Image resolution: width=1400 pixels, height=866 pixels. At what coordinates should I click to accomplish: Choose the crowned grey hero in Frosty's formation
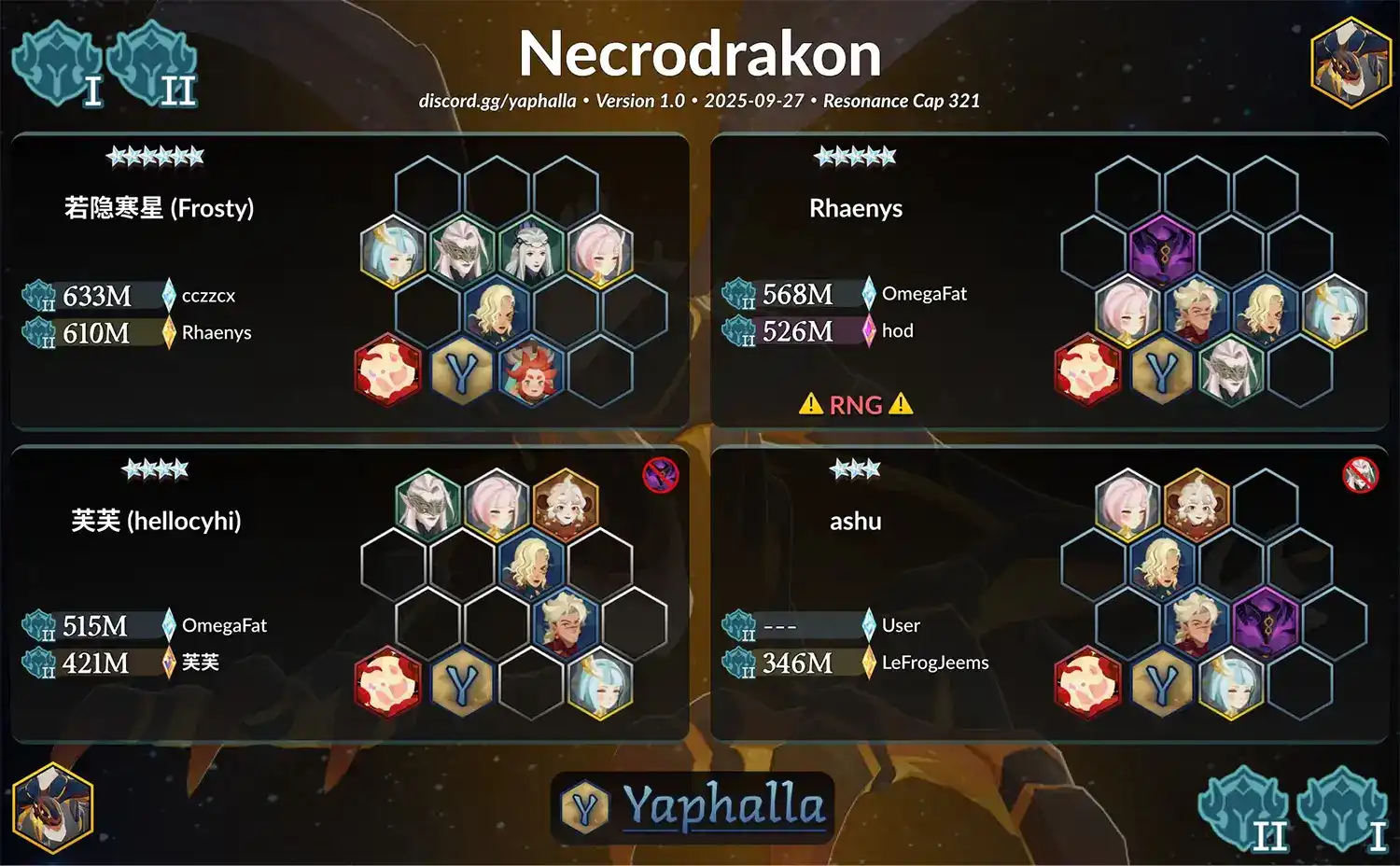[x=531, y=250]
